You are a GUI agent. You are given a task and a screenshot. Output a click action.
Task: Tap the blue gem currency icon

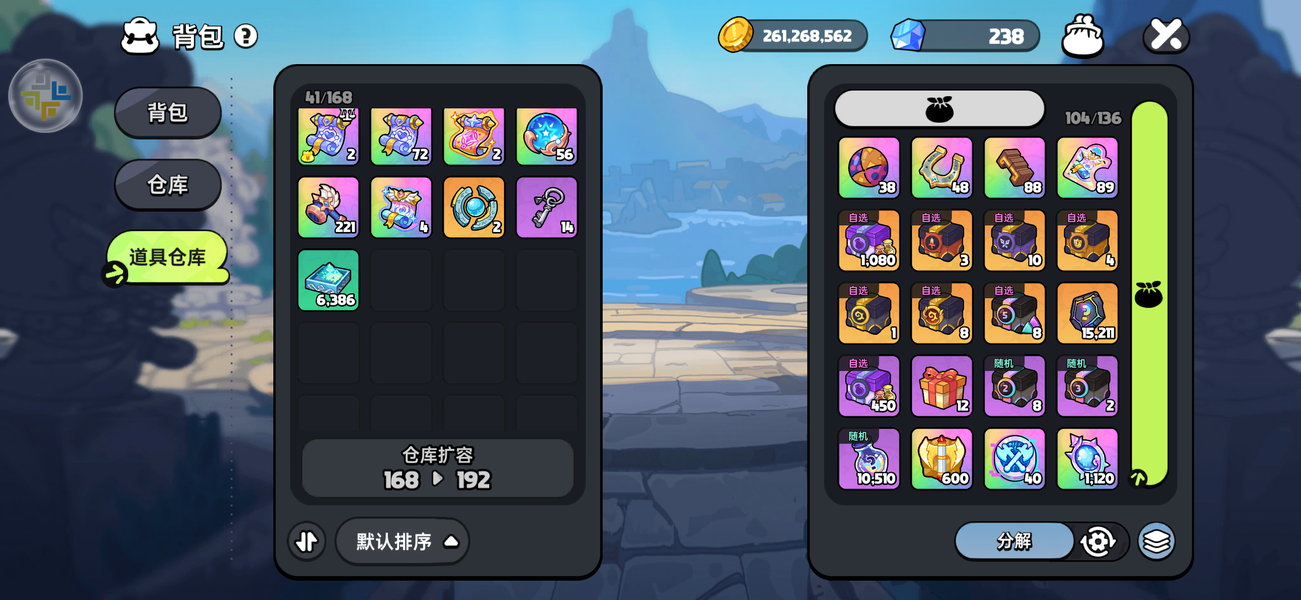(908, 35)
